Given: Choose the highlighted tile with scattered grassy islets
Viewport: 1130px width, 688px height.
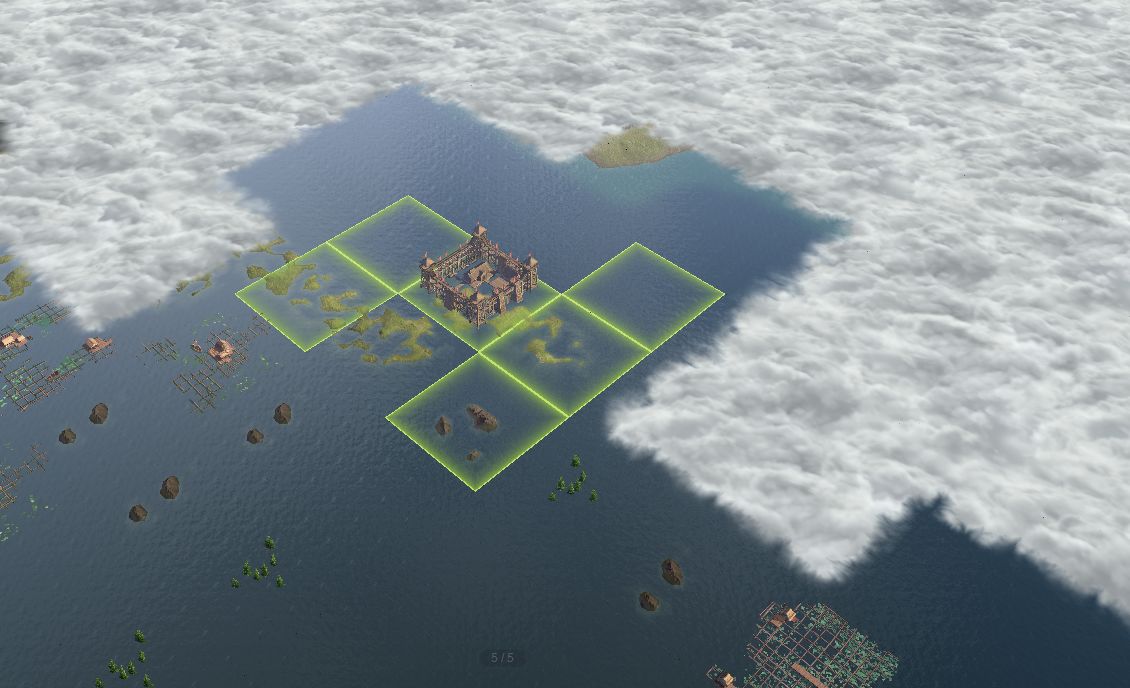Looking at the screenshot, I should pos(314,294).
